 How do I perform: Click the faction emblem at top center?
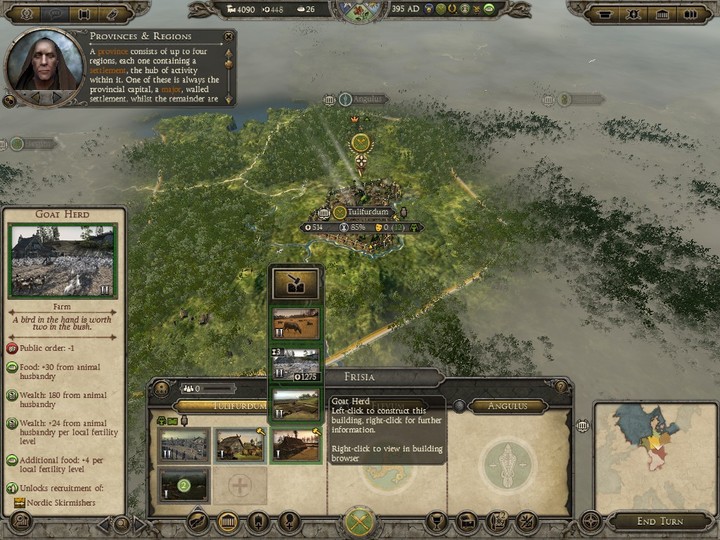coord(359,12)
